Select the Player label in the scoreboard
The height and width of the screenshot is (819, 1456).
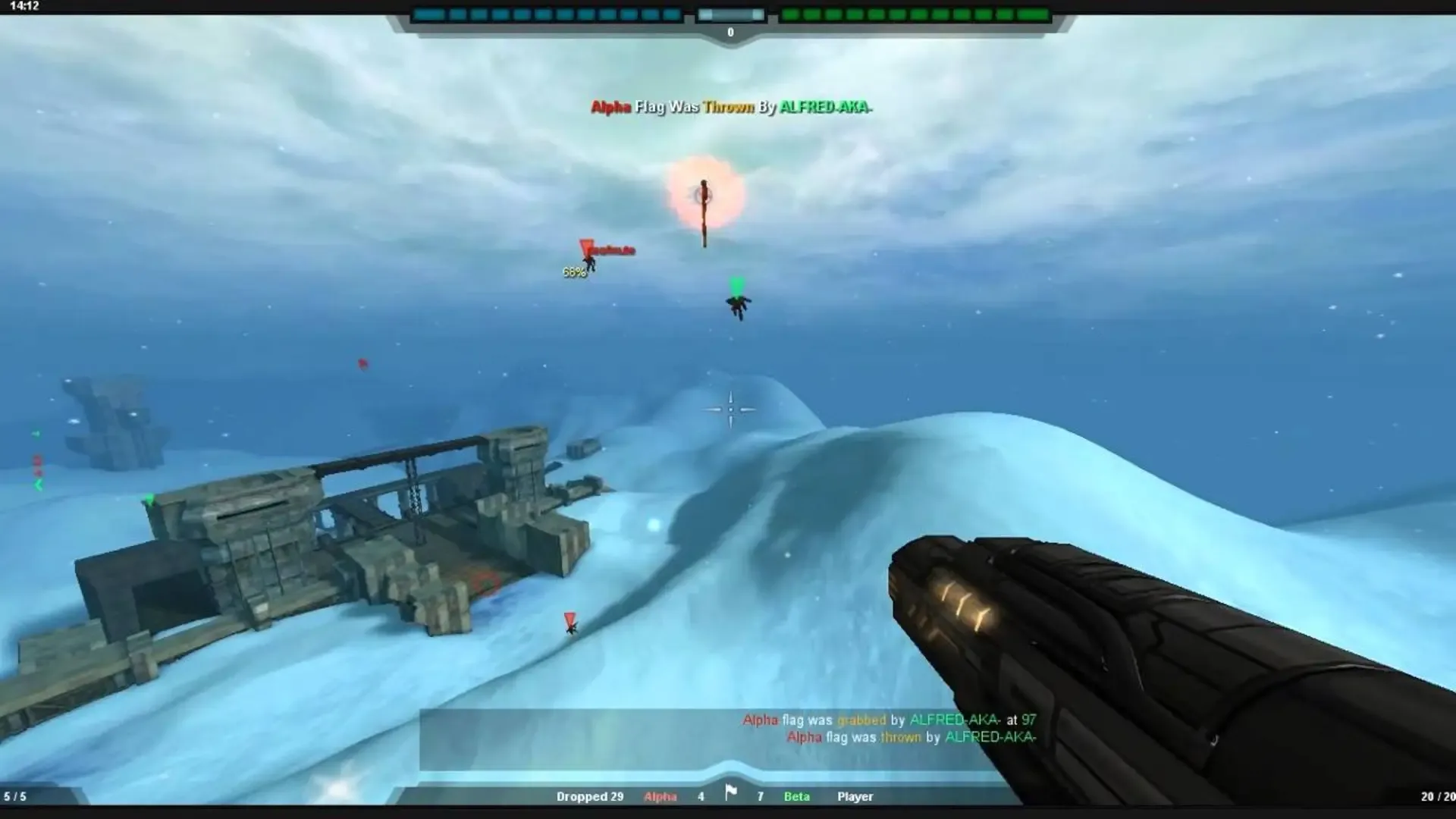(855, 796)
